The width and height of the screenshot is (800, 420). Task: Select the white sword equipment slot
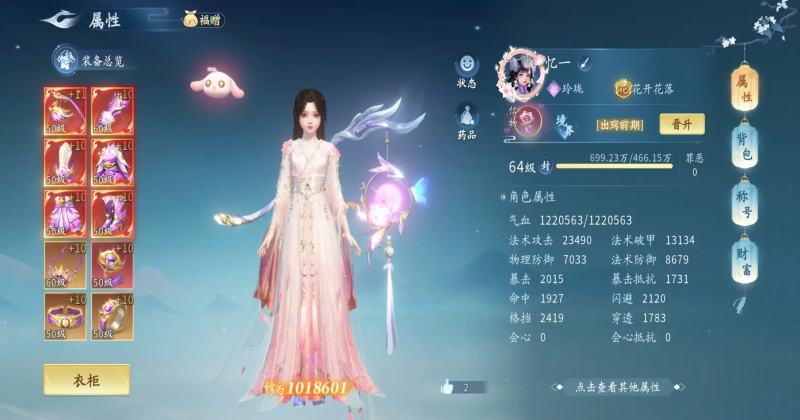(x=64, y=161)
